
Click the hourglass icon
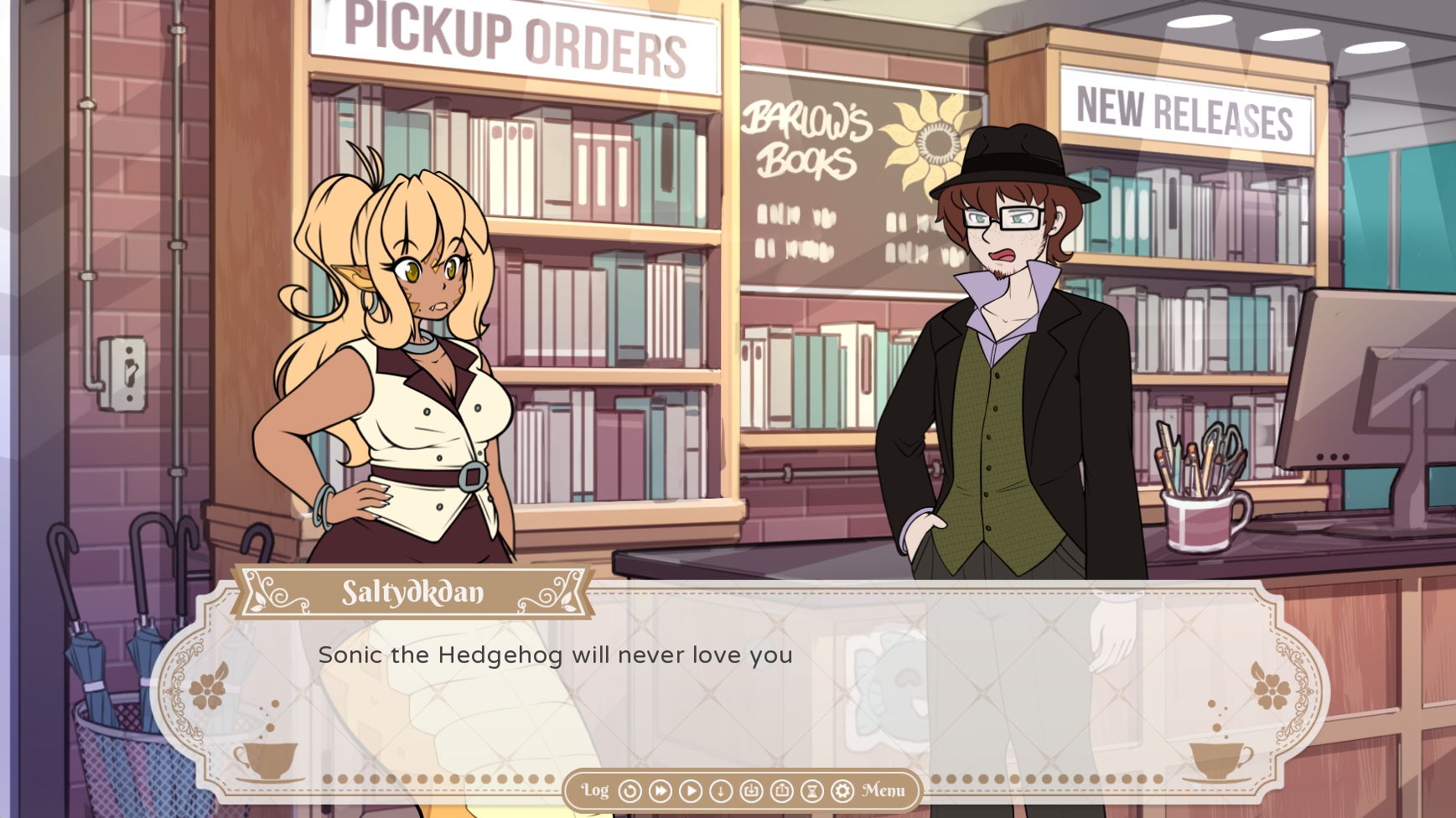pyautogui.click(x=811, y=791)
